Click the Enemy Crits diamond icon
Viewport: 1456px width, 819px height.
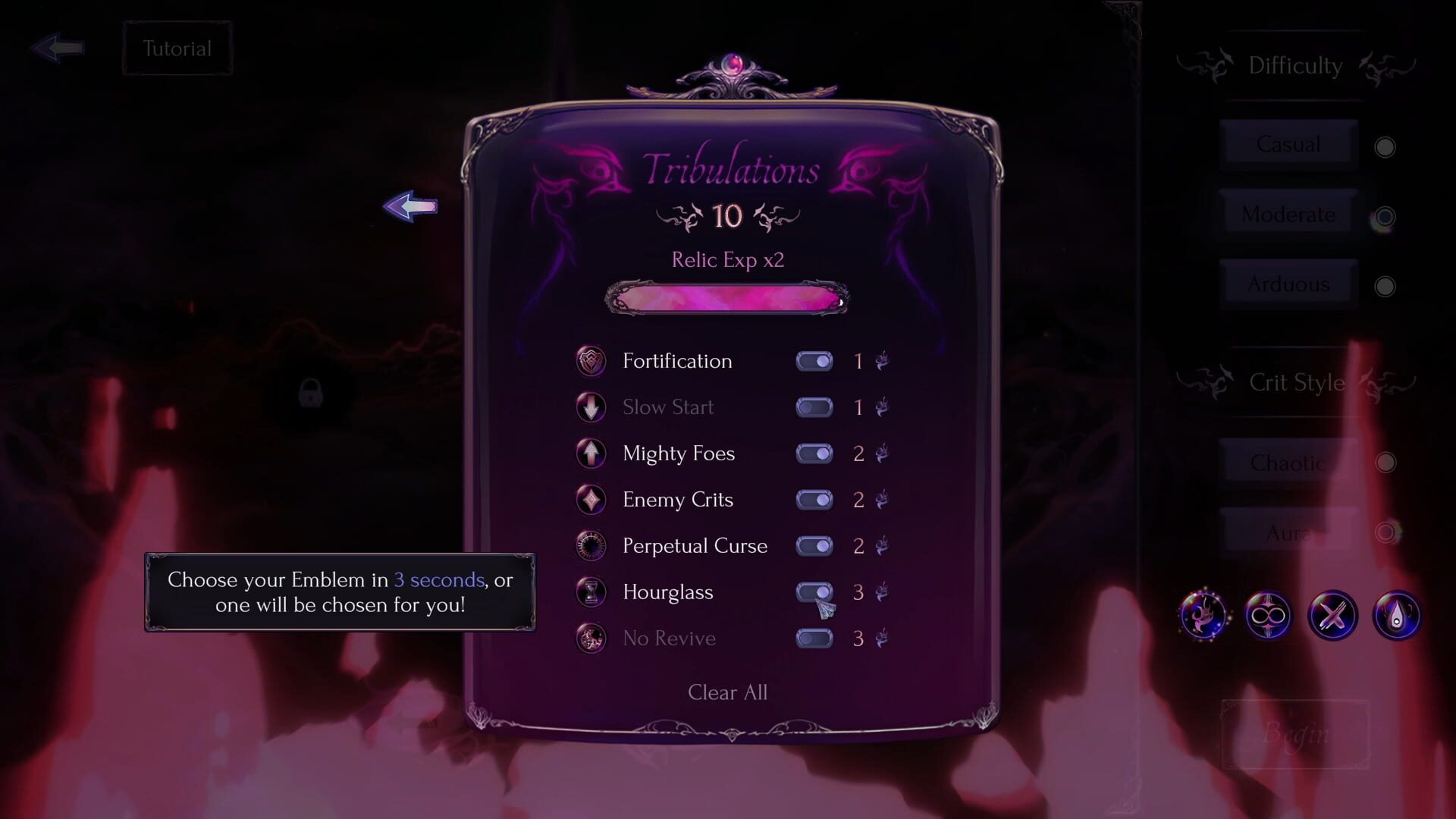591,500
